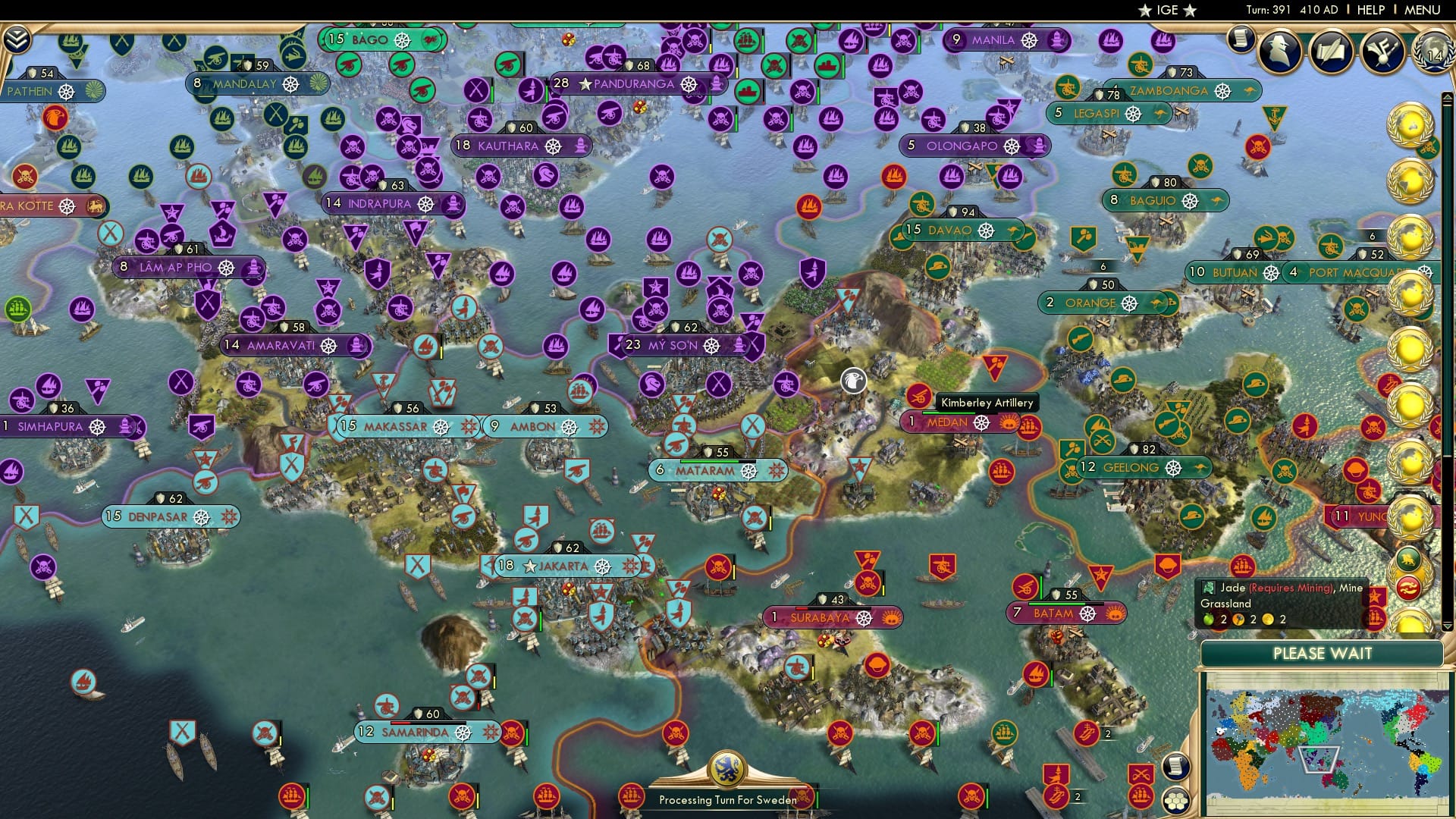Click the map options scroll icon beside the minimap
Image resolution: width=1456 pixels, height=819 pixels.
click(1175, 766)
